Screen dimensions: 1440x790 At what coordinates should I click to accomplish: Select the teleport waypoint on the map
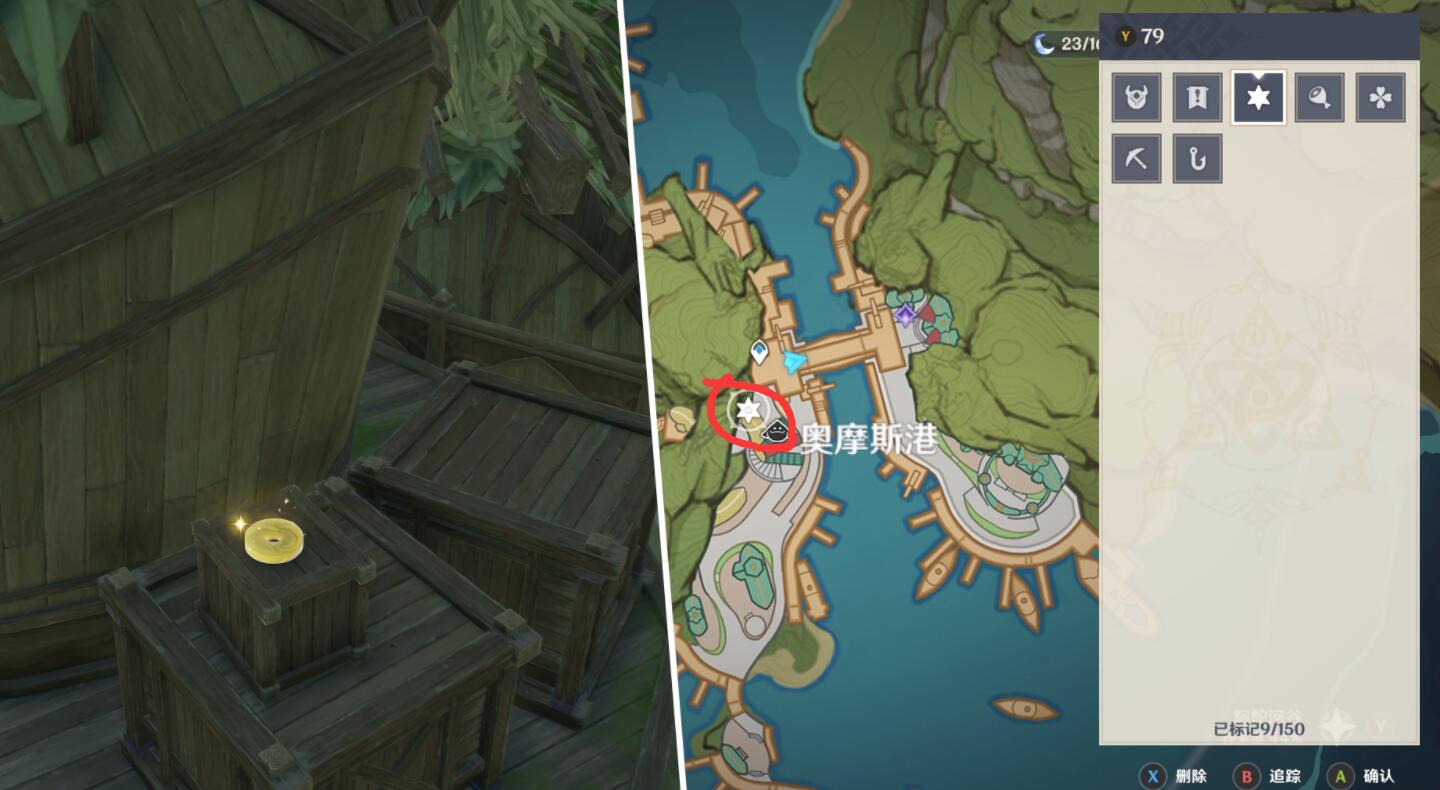point(760,351)
